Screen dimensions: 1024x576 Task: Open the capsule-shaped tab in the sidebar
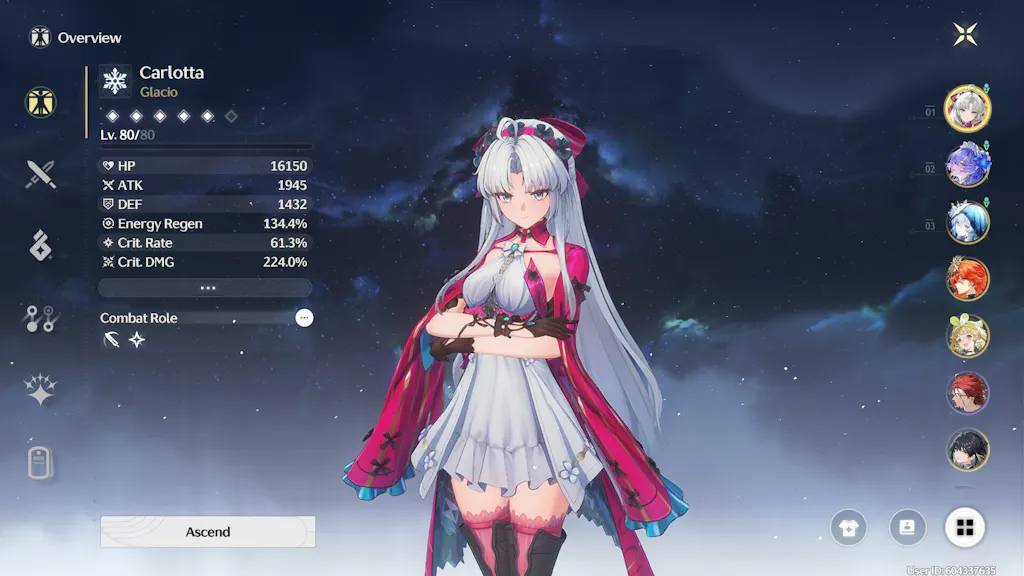[40, 463]
